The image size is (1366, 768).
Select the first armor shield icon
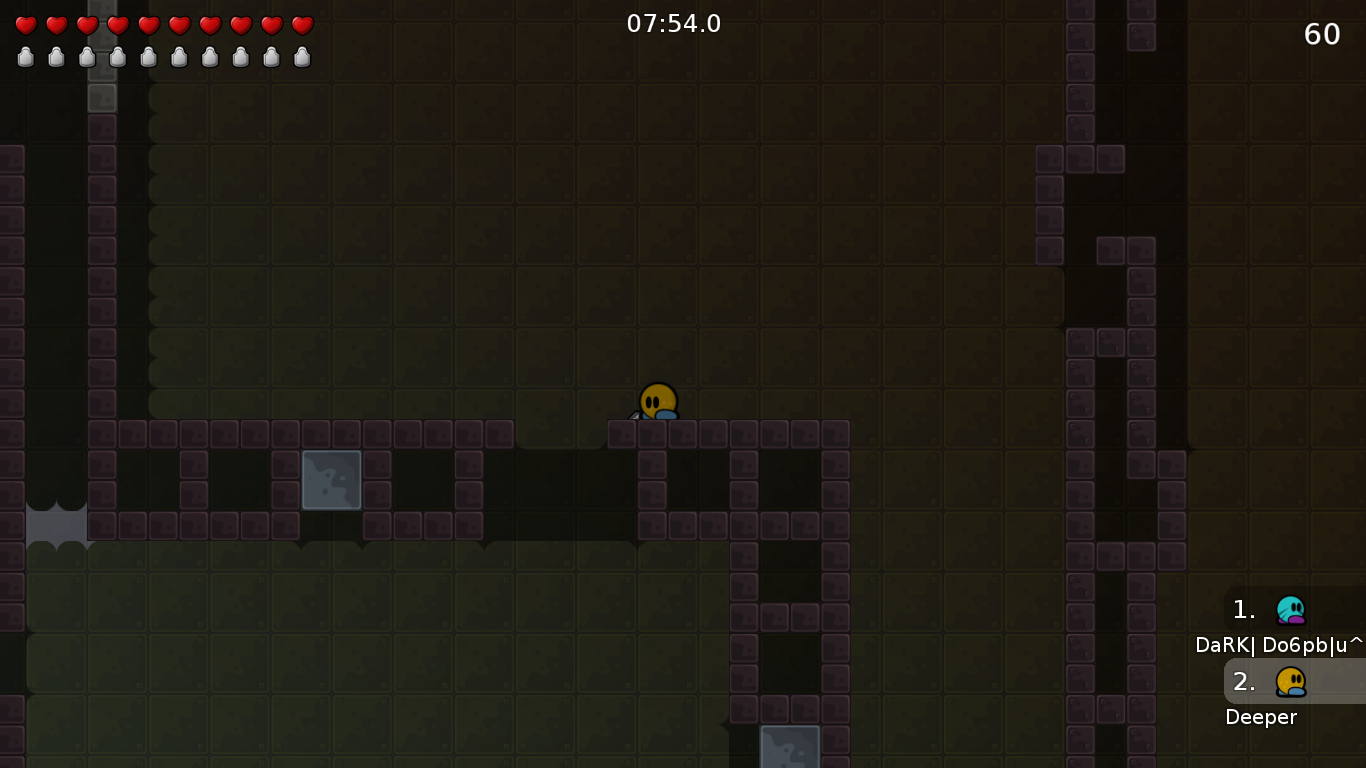tap(26, 57)
